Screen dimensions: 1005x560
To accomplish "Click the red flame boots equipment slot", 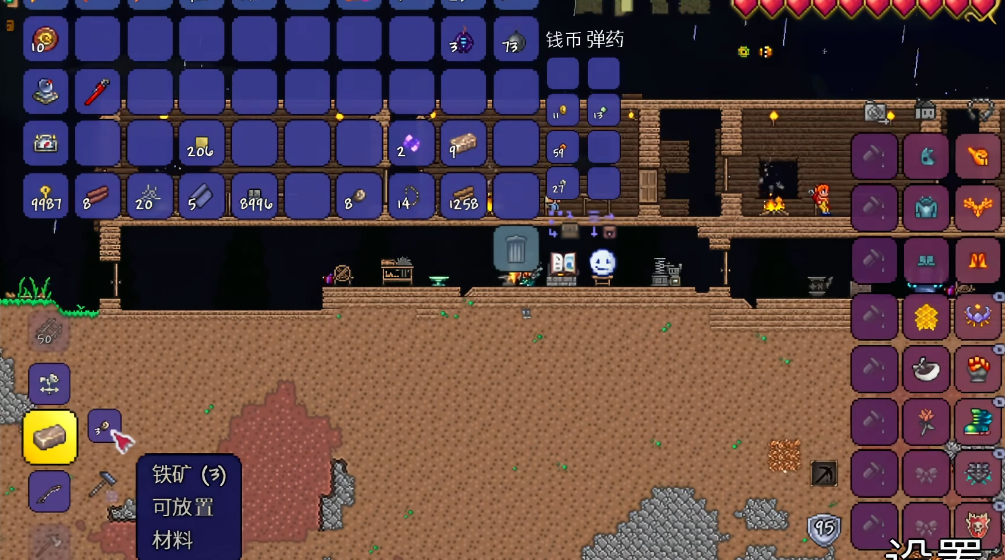I will 977,261.
